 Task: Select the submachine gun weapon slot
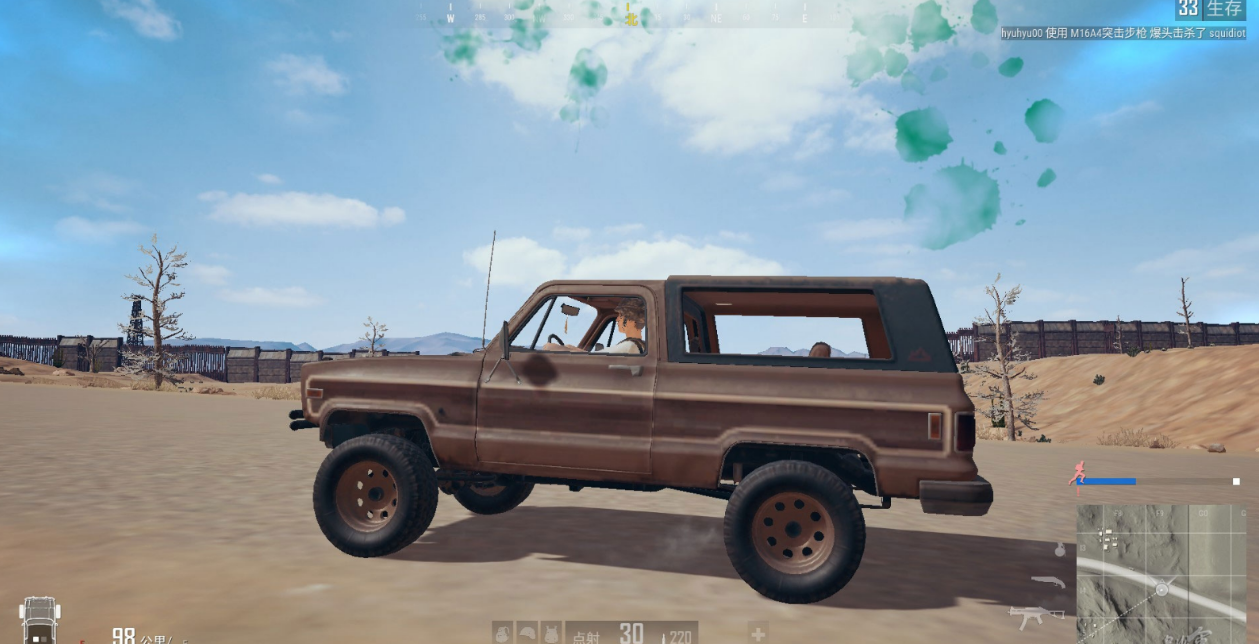(x=1028, y=614)
